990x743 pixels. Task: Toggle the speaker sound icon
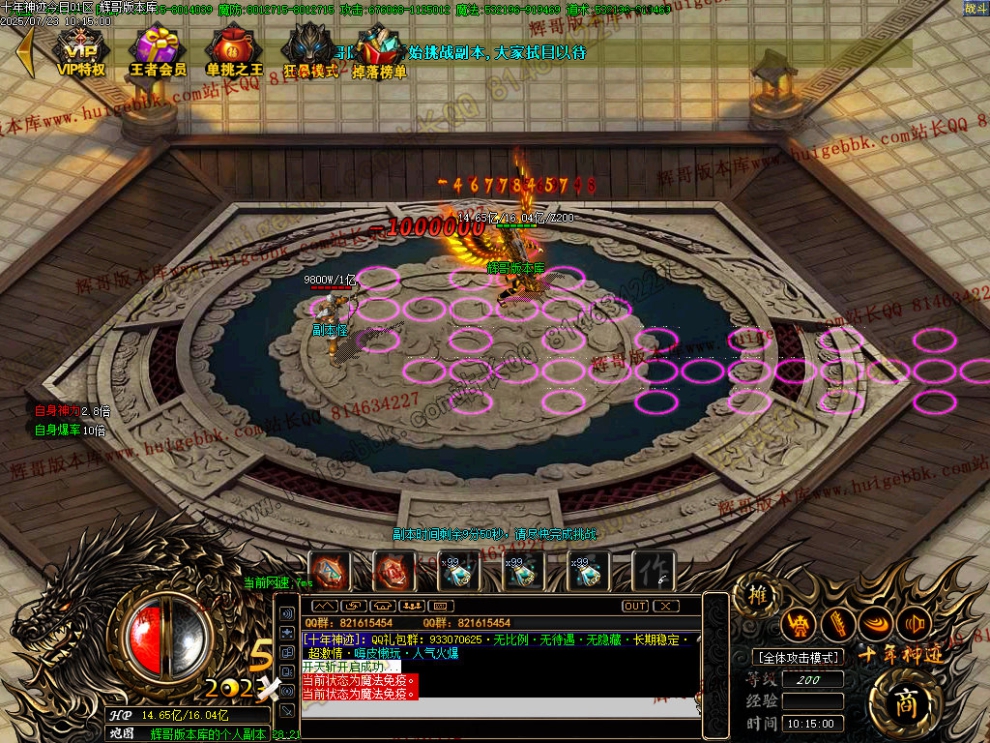(914, 624)
